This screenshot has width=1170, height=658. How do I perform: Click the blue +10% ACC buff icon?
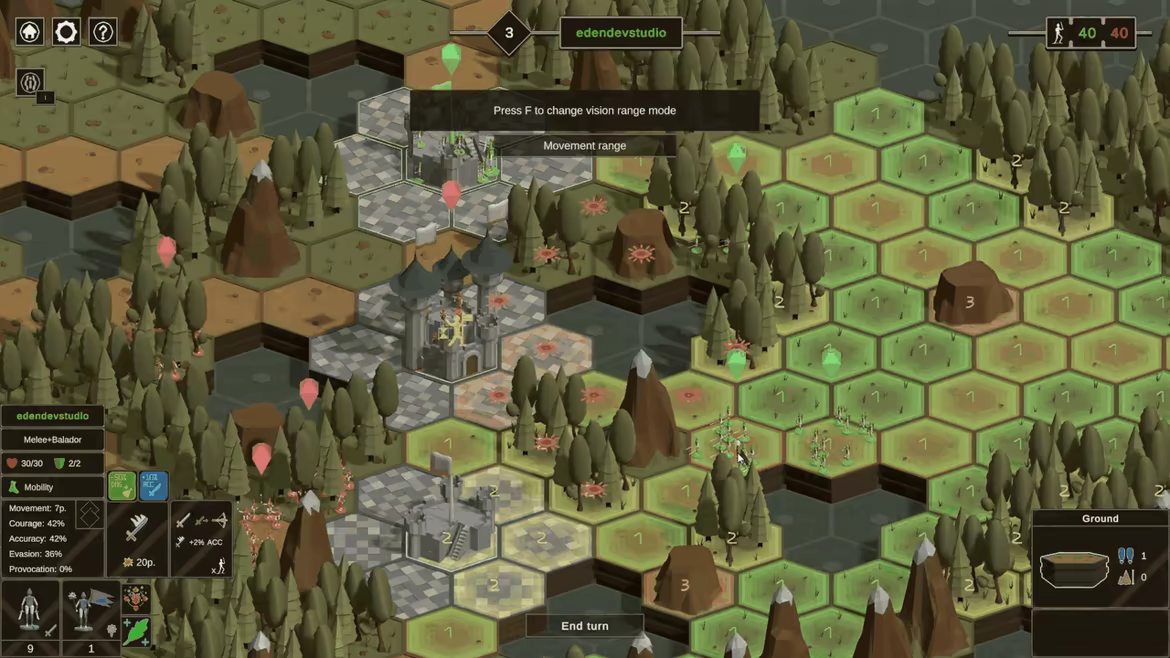153,485
